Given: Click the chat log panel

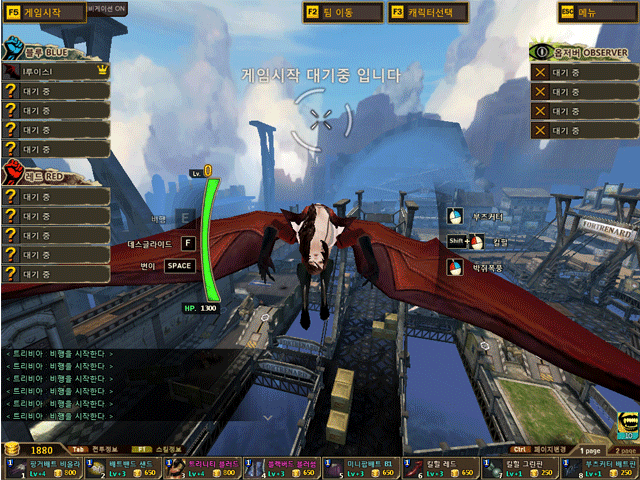Looking at the screenshot, I should pos(120,383).
